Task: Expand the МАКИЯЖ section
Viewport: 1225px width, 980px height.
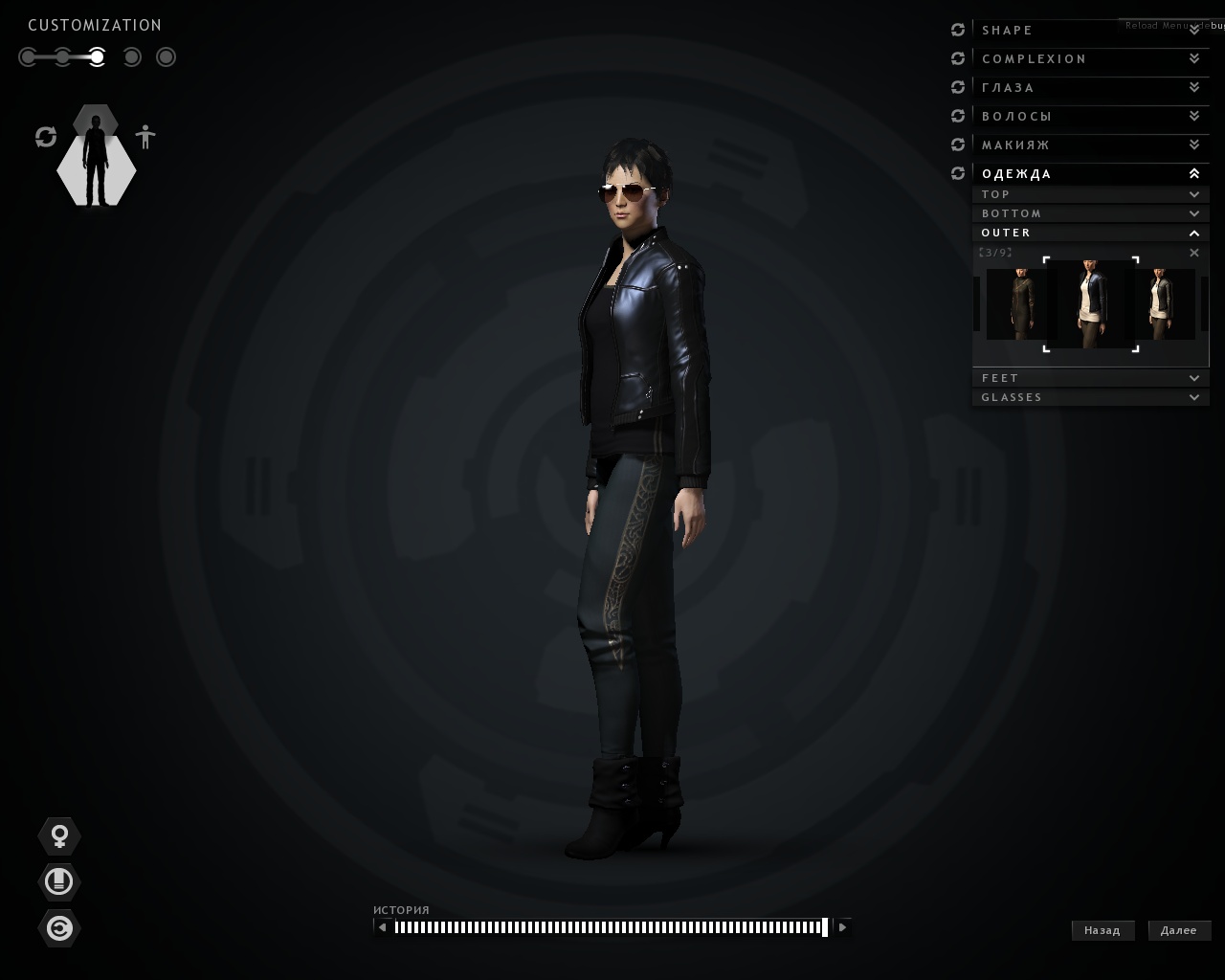Action: pyautogui.click(x=1089, y=145)
